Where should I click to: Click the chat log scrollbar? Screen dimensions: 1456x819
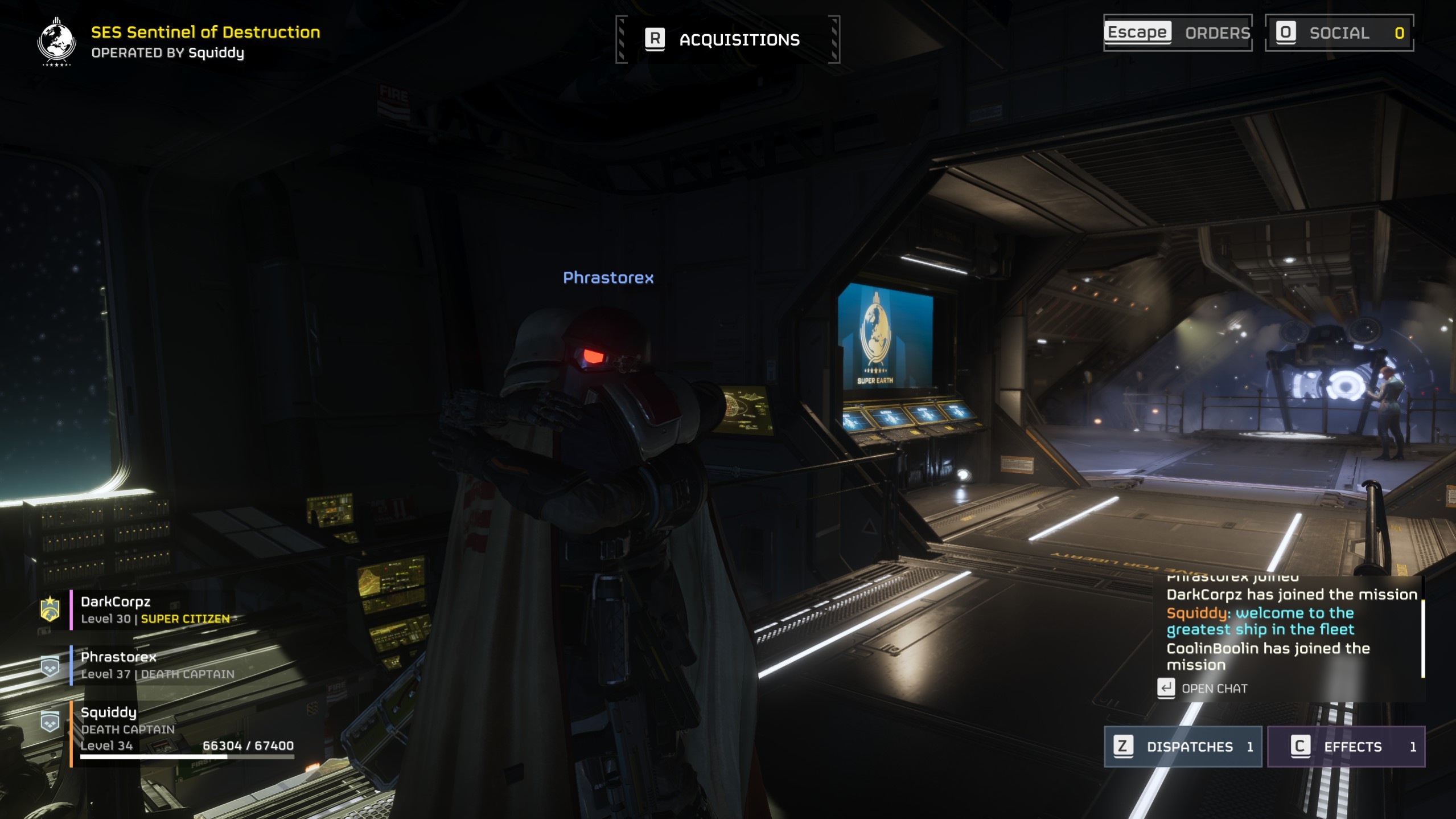pos(1422,638)
